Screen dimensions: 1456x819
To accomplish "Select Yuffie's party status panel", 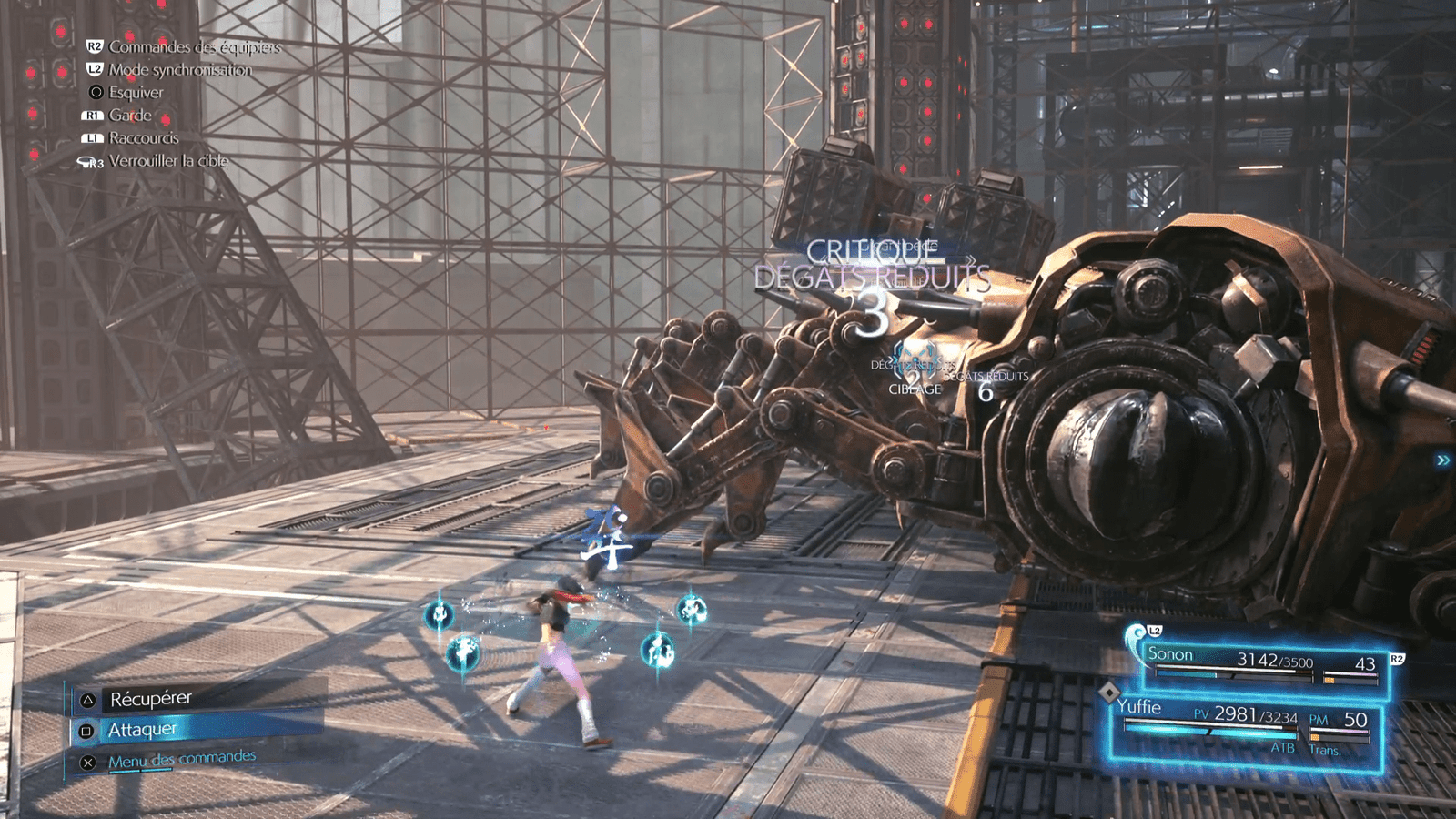I will coord(1247,725).
